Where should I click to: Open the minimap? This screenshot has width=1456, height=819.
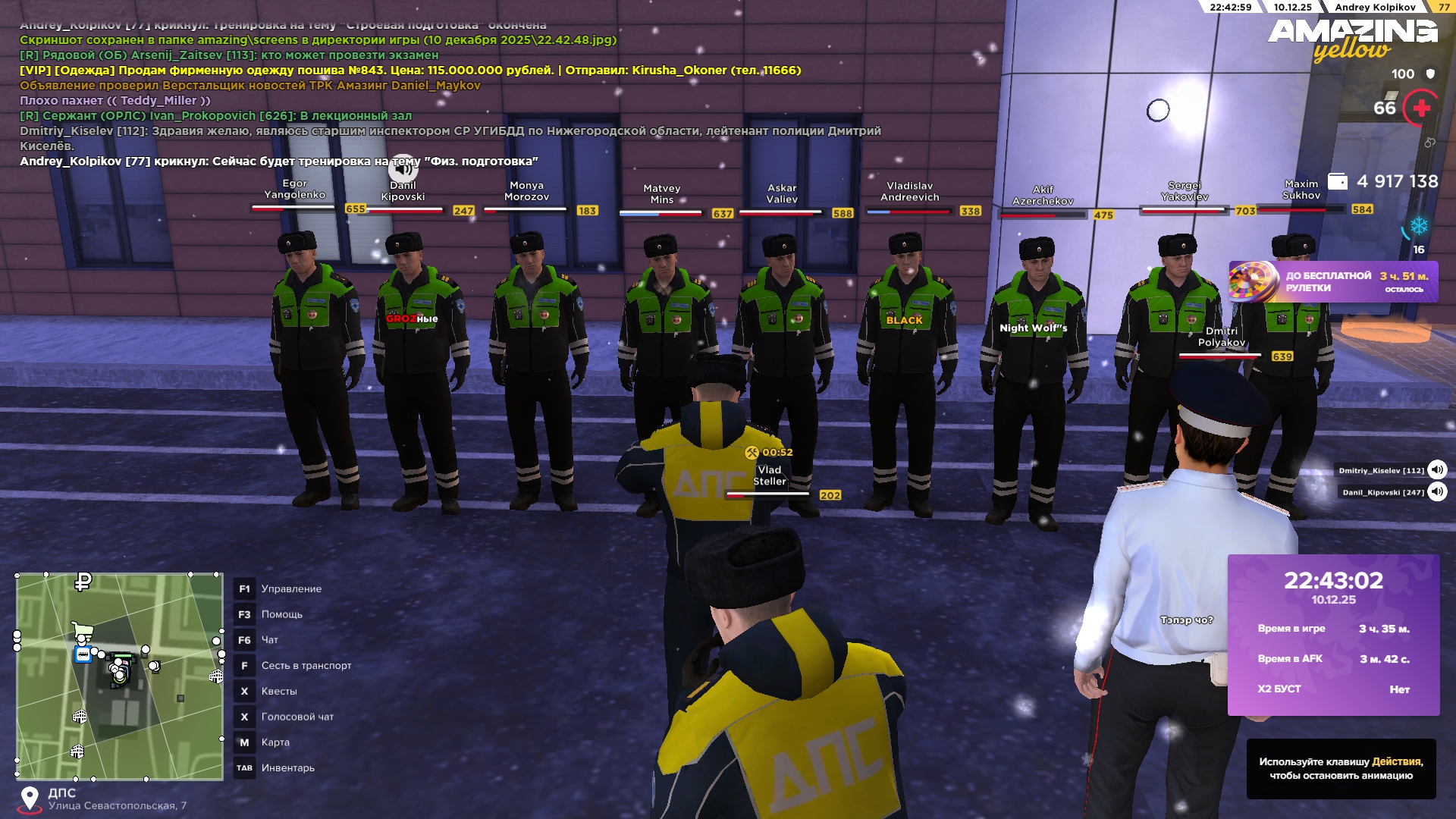tap(119, 676)
